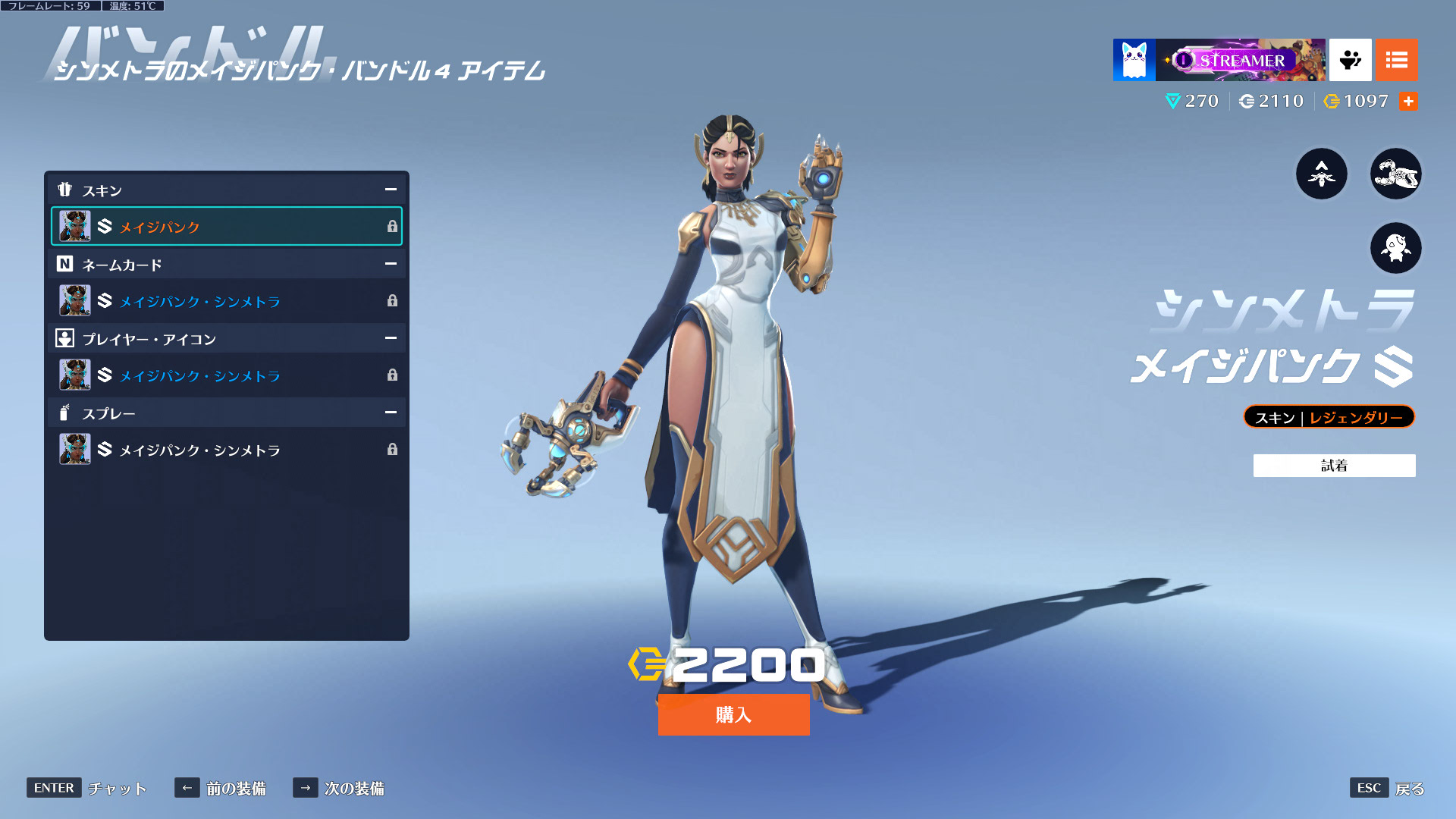
Task: Select the メイジパンク・シンメトラ name card row
Action: click(x=226, y=301)
